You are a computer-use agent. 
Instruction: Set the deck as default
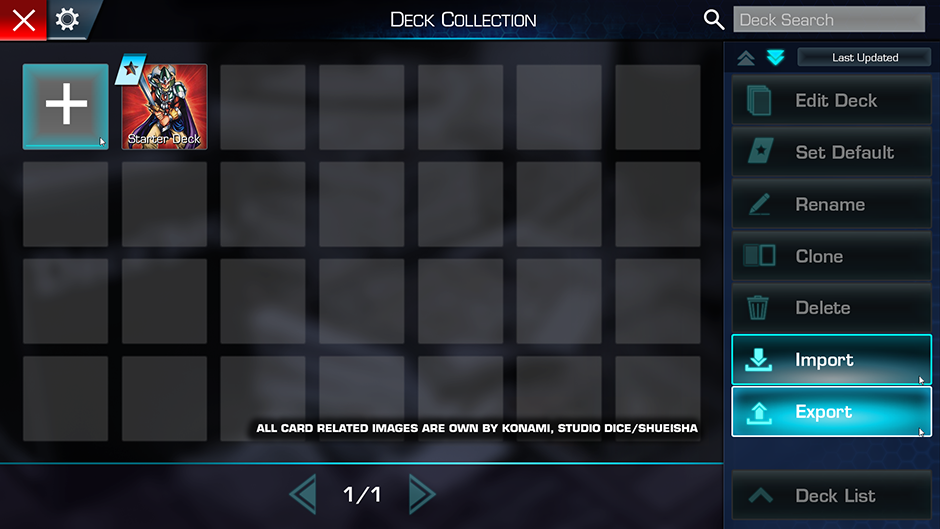click(x=831, y=153)
